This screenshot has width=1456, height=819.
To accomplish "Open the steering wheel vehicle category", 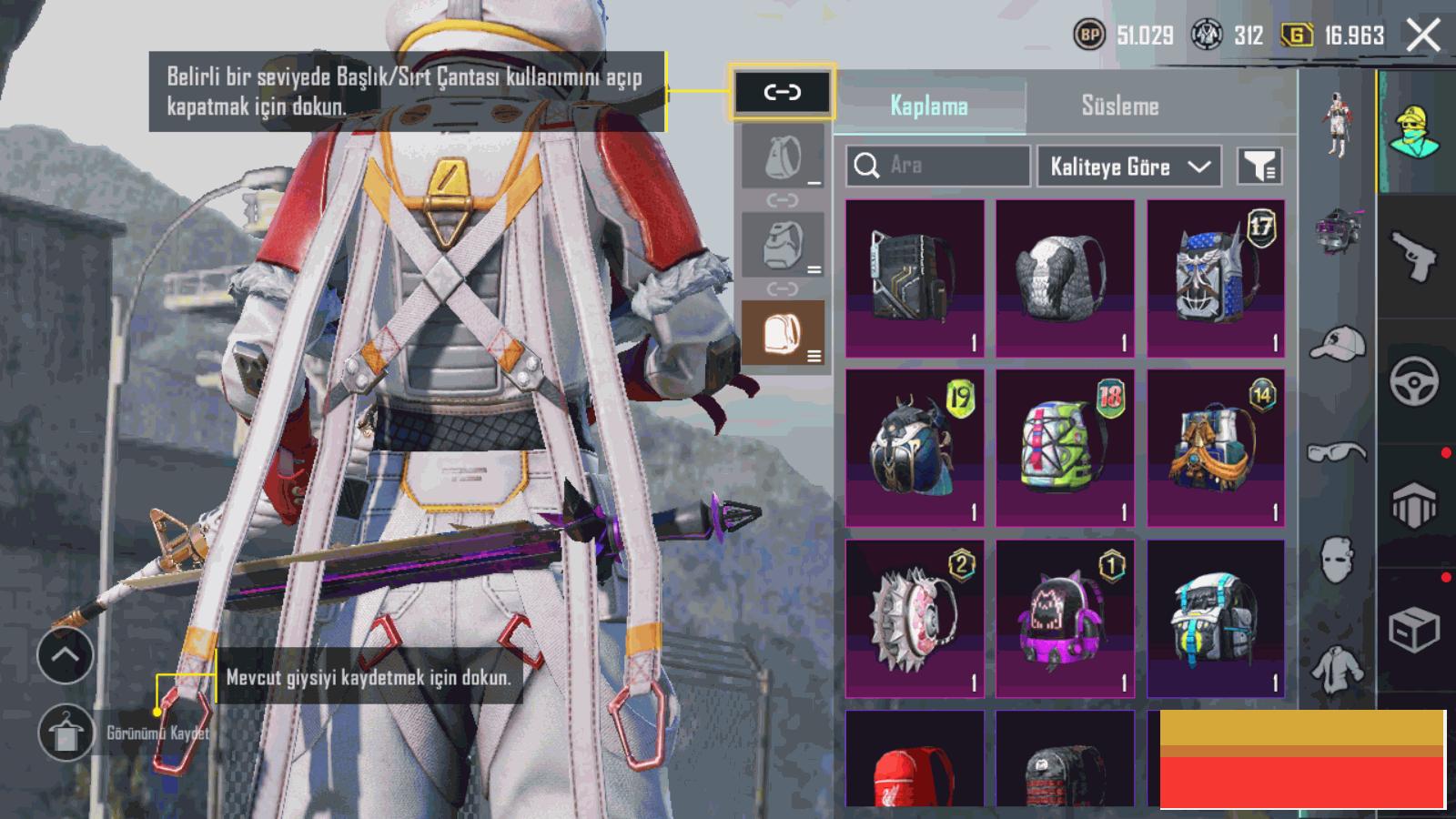I will pos(1414,380).
